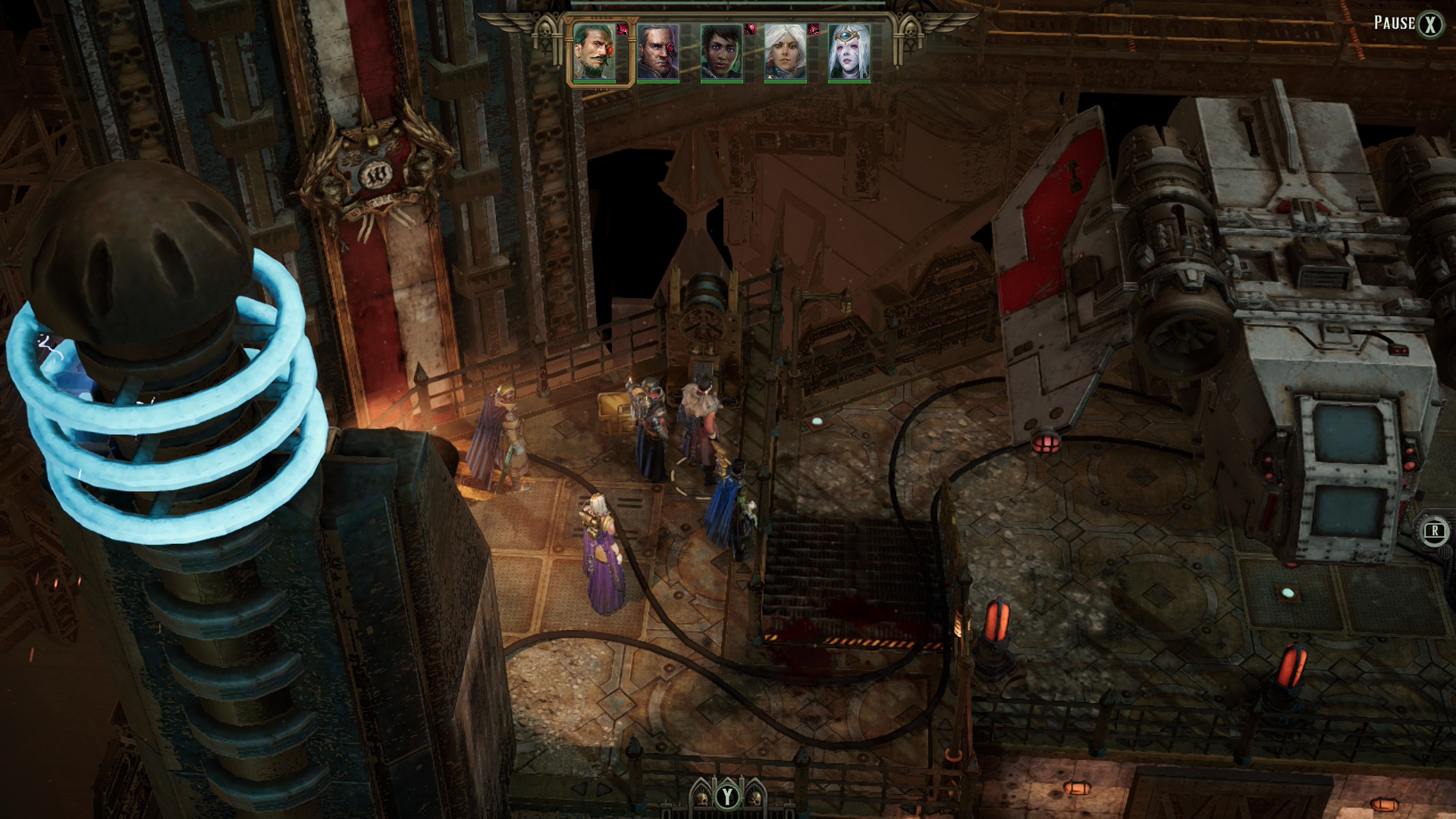
Task: Pick the pale woman with blue-gem circlet
Action: click(x=849, y=52)
